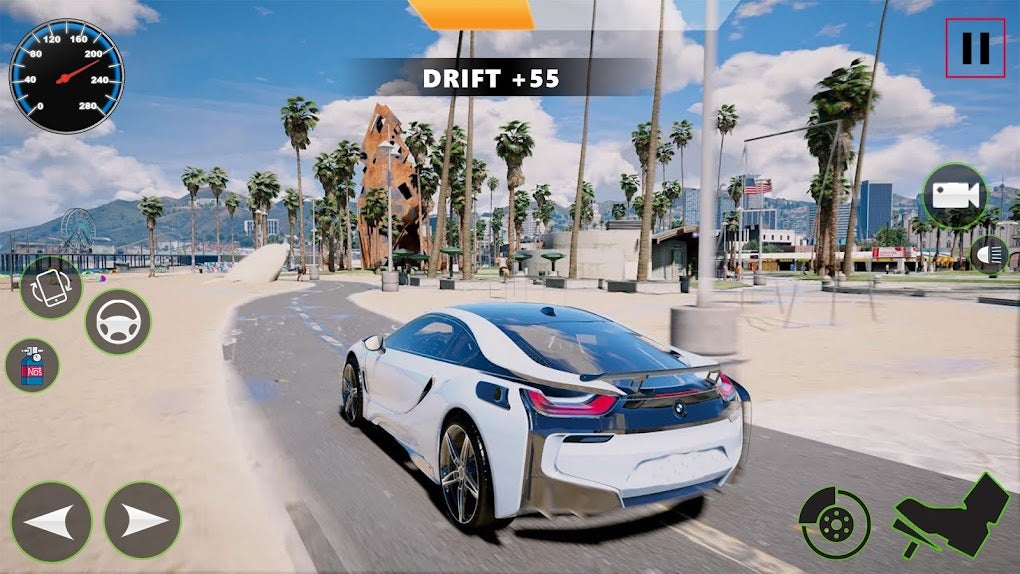Activate the nitro boost canister
The width and height of the screenshot is (1020, 574).
pyautogui.click(x=32, y=364)
